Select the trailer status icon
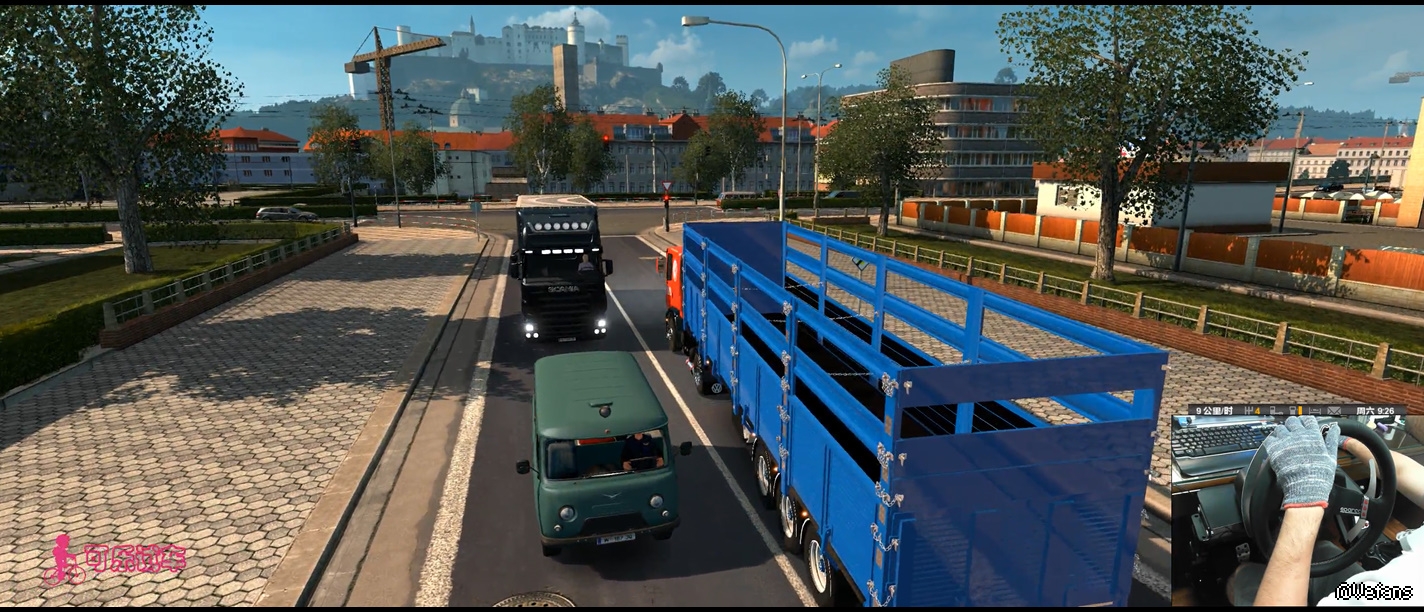Viewport: 1424px width, 612px height. [x=1276, y=411]
